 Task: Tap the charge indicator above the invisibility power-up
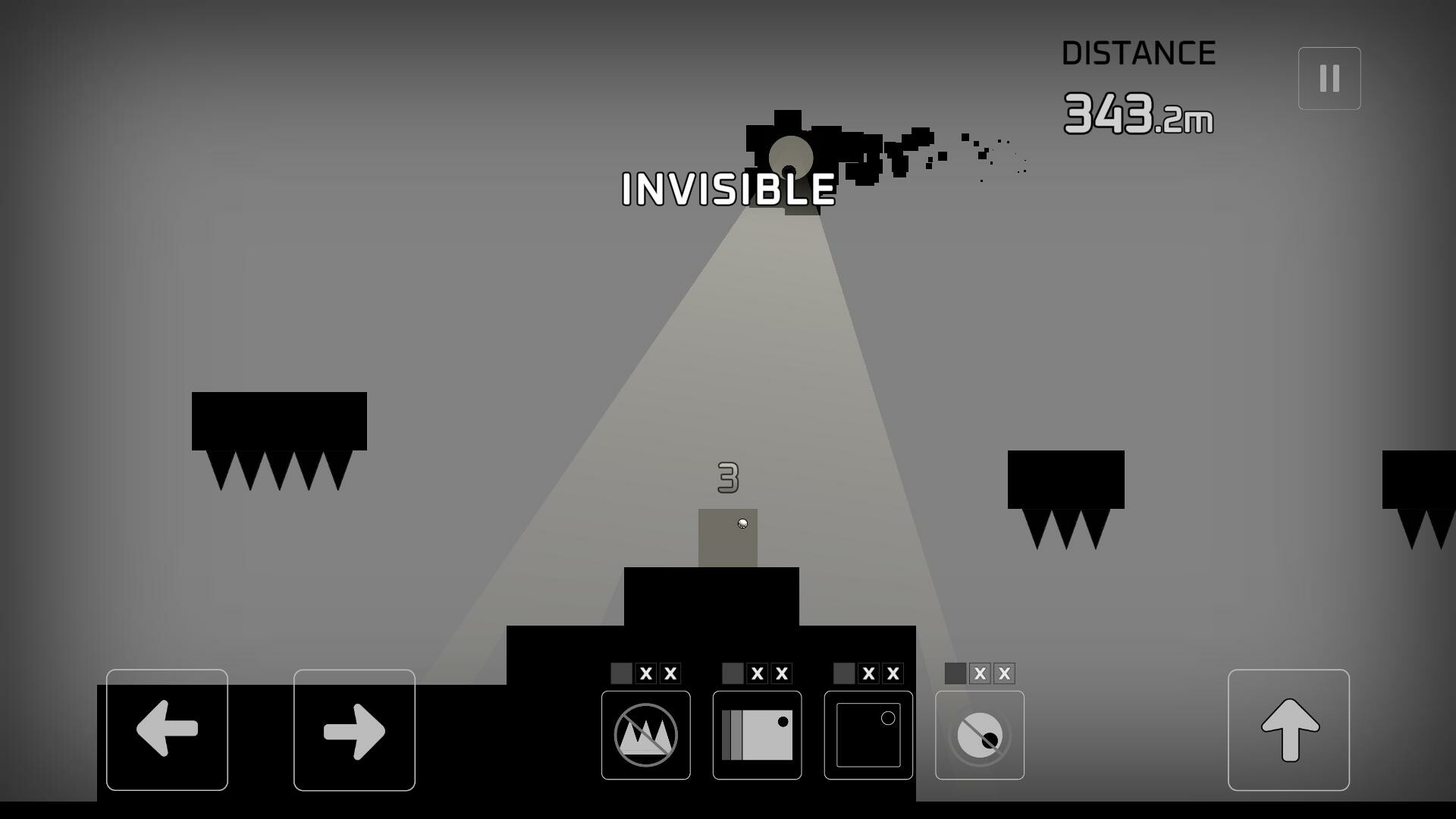tap(955, 673)
